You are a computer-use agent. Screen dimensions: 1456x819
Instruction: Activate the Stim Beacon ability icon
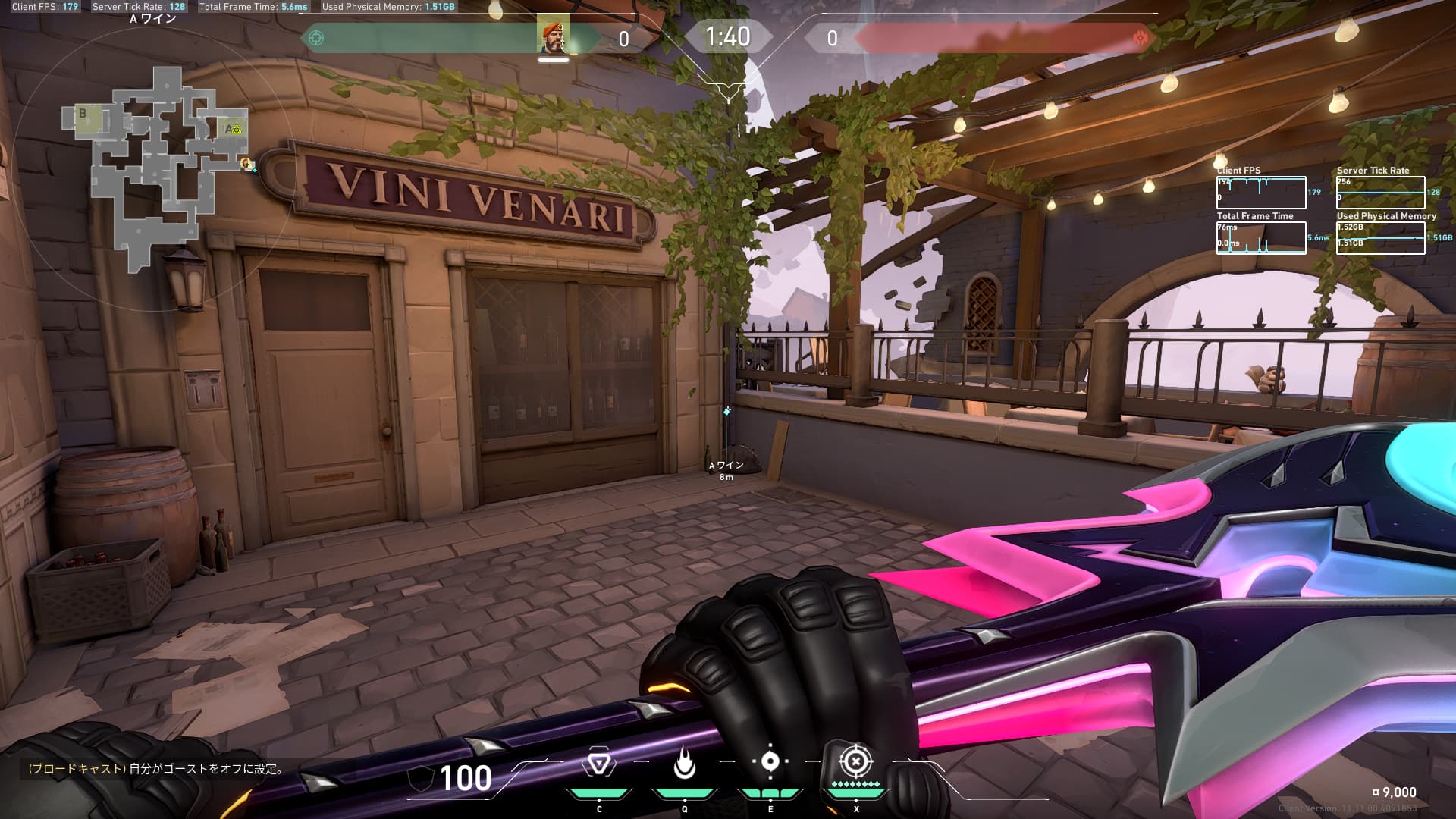click(598, 764)
